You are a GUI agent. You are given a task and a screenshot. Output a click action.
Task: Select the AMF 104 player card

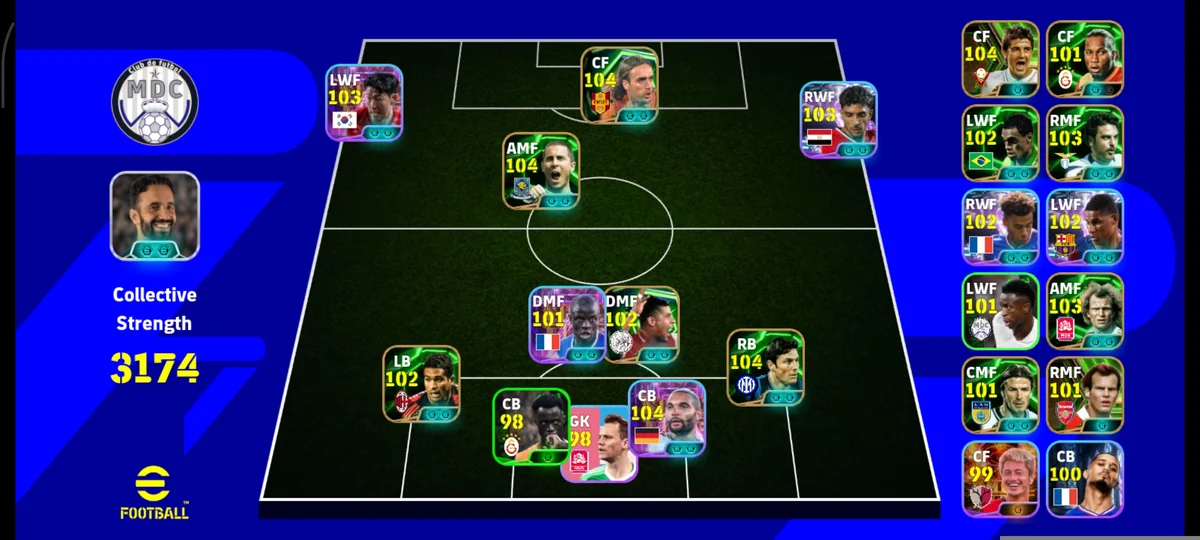541,170
